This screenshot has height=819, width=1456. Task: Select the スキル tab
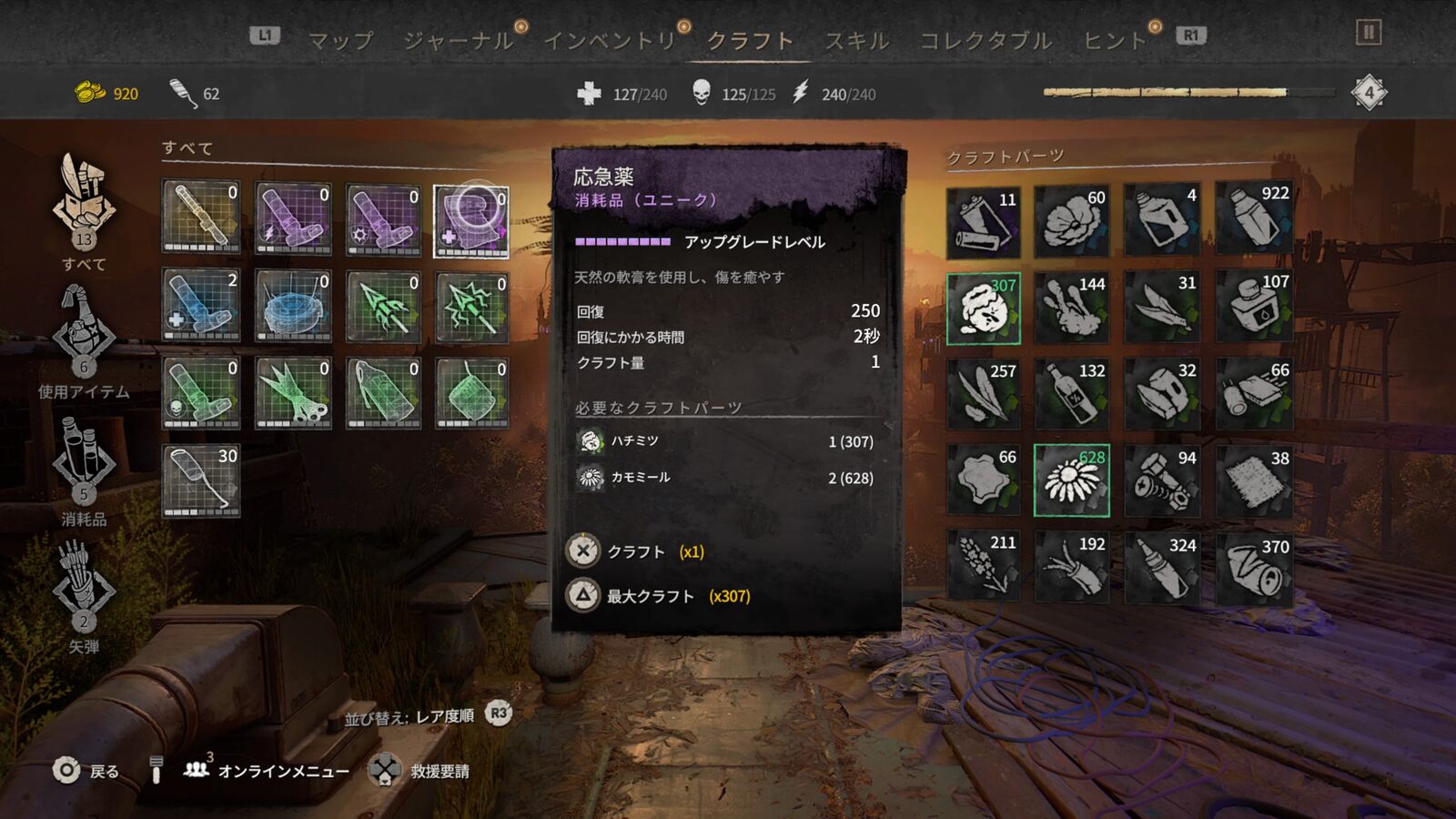click(856, 41)
